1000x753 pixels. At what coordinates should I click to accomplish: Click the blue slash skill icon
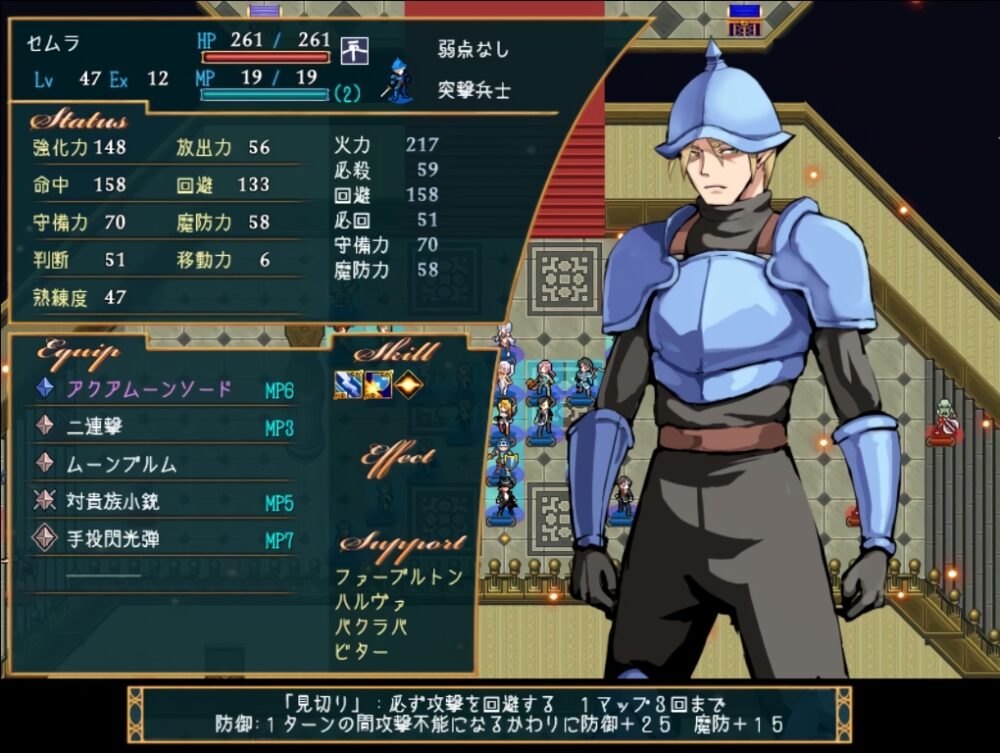(348, 385)
